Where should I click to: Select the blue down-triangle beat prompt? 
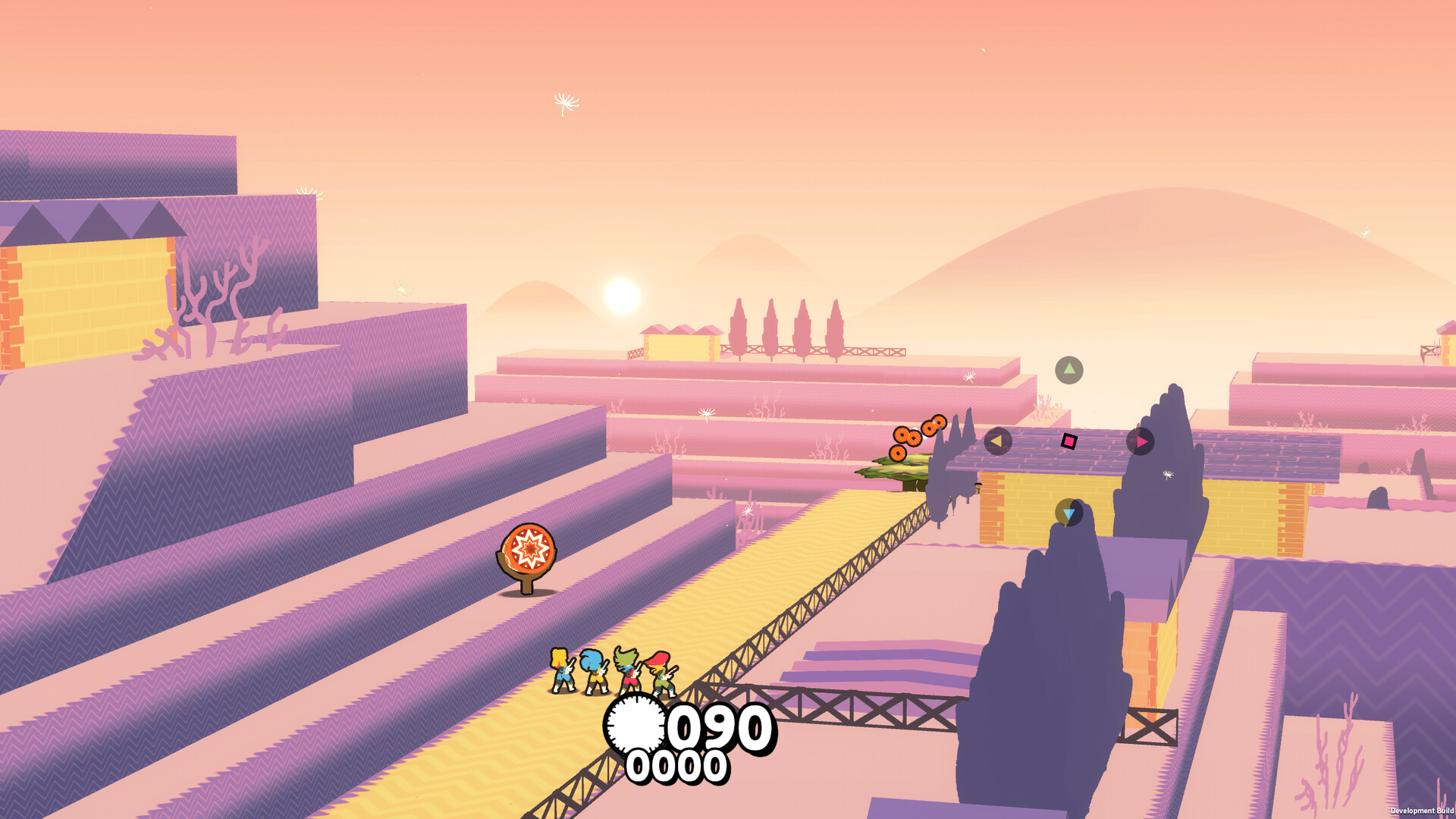[x=1069, y=513]
